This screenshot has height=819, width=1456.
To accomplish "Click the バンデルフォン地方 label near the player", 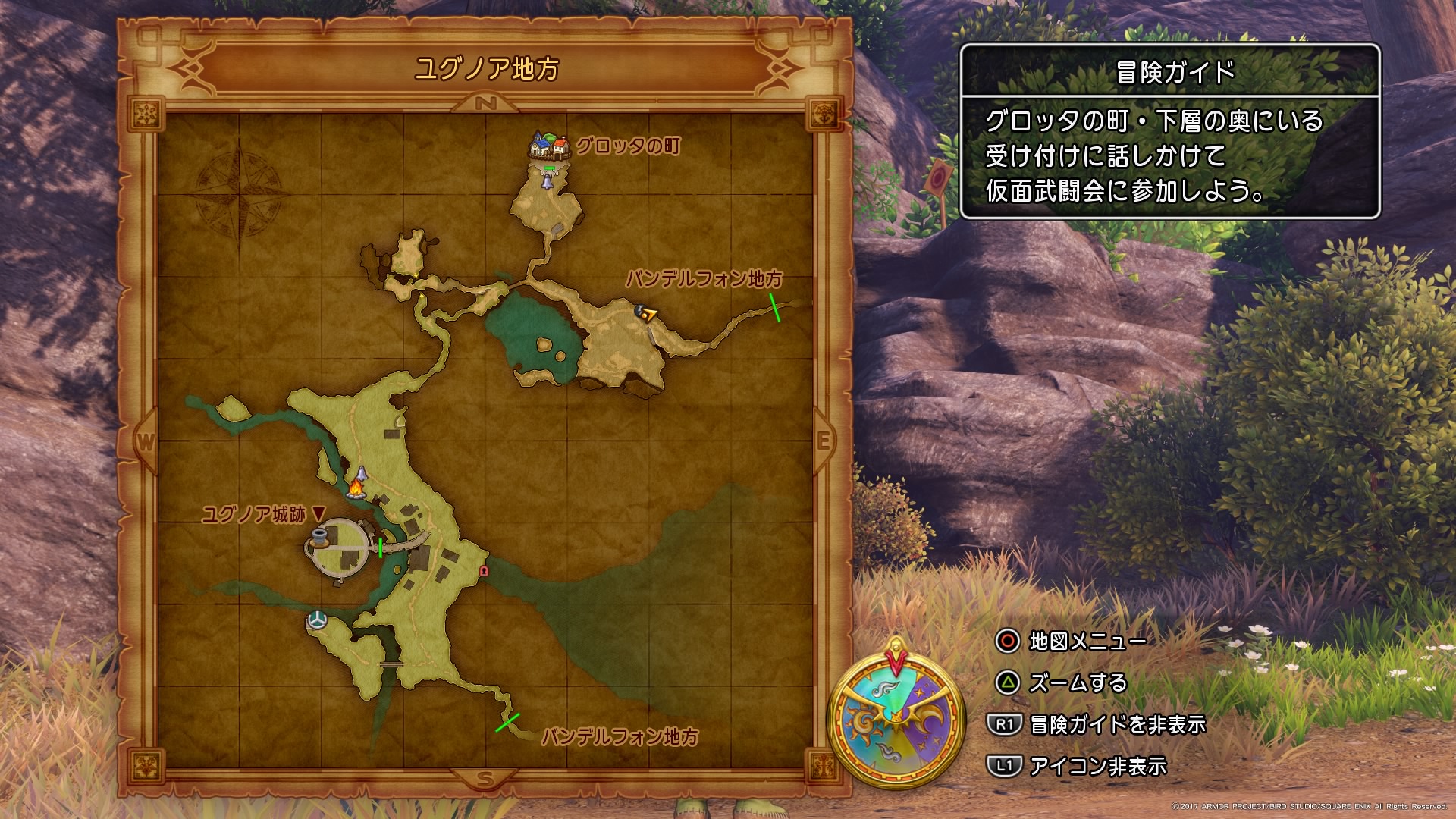I will (x=705, y=279).
